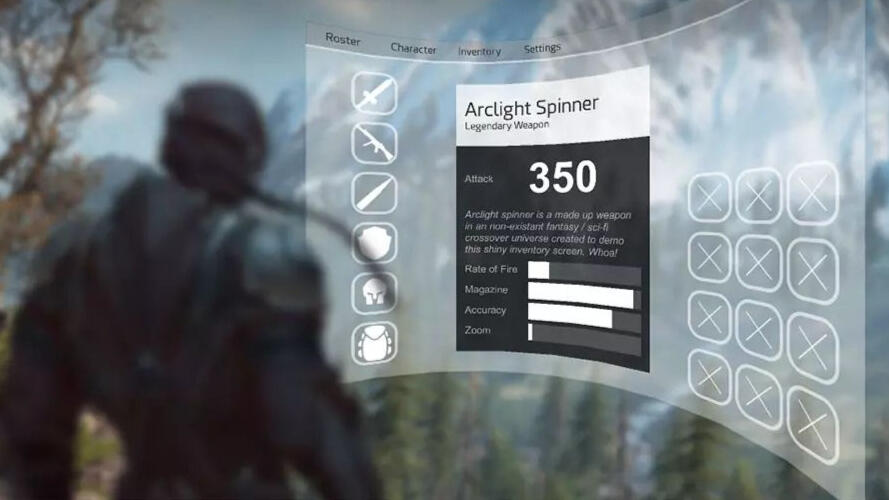Open the chest armor category
Viewport: 889px width, 500px height.
pos(374,343)
